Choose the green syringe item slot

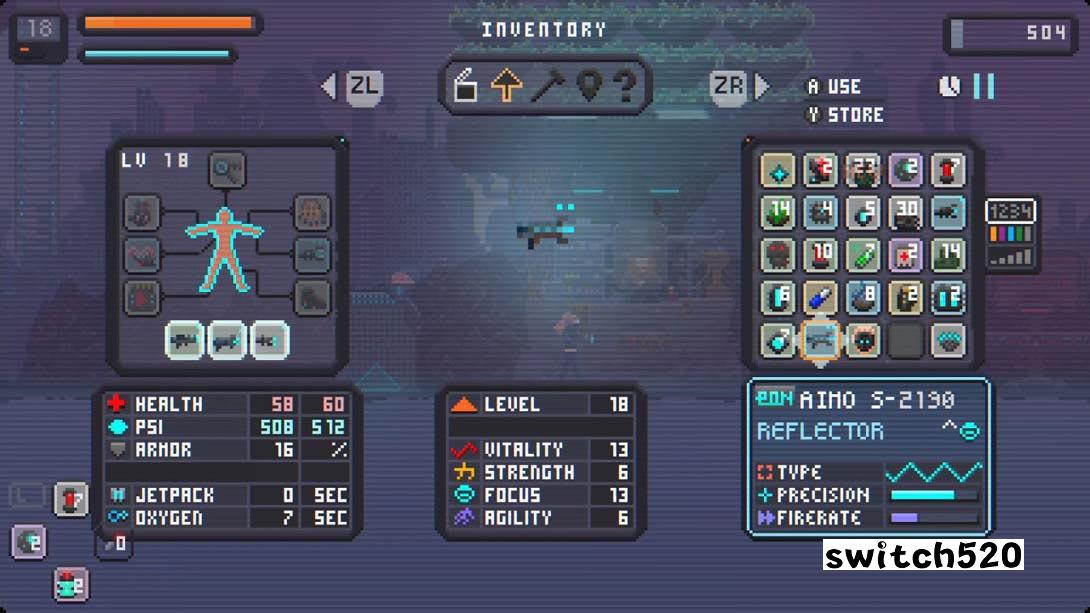tap(863, 255)
